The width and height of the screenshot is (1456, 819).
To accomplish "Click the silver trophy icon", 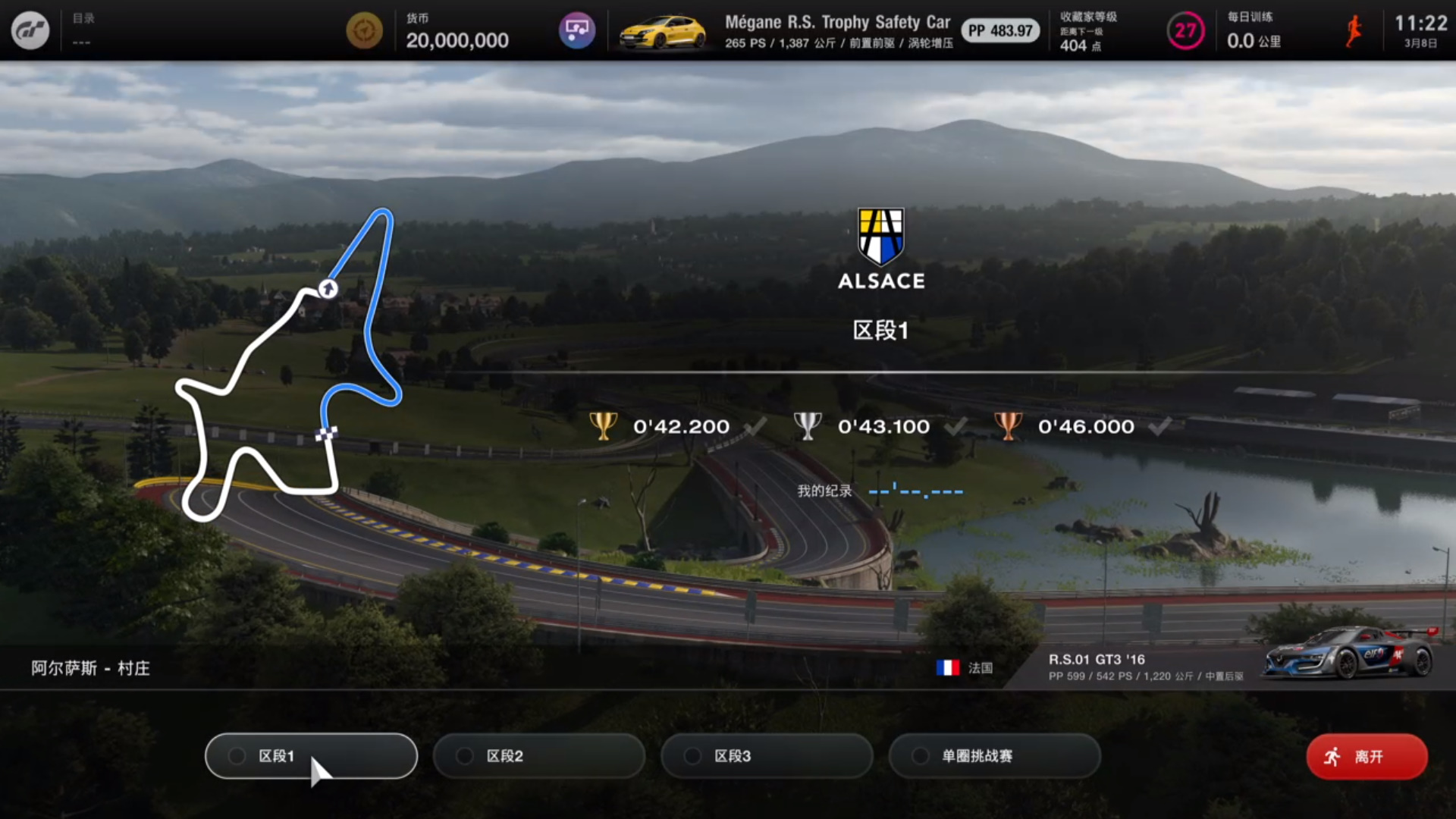I will coord(807,425).
